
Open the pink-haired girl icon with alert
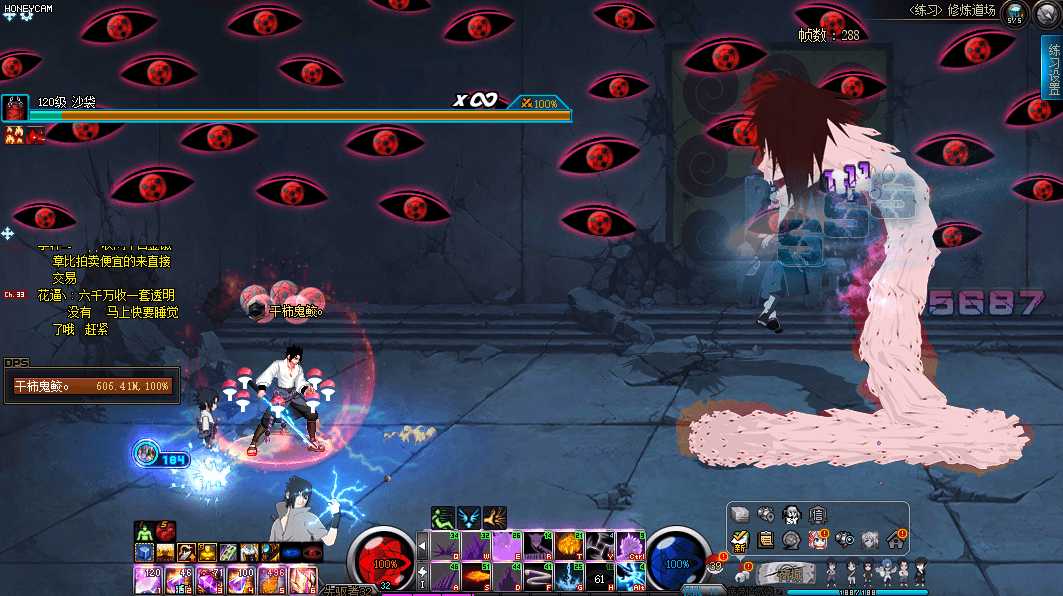pos(817,540)
